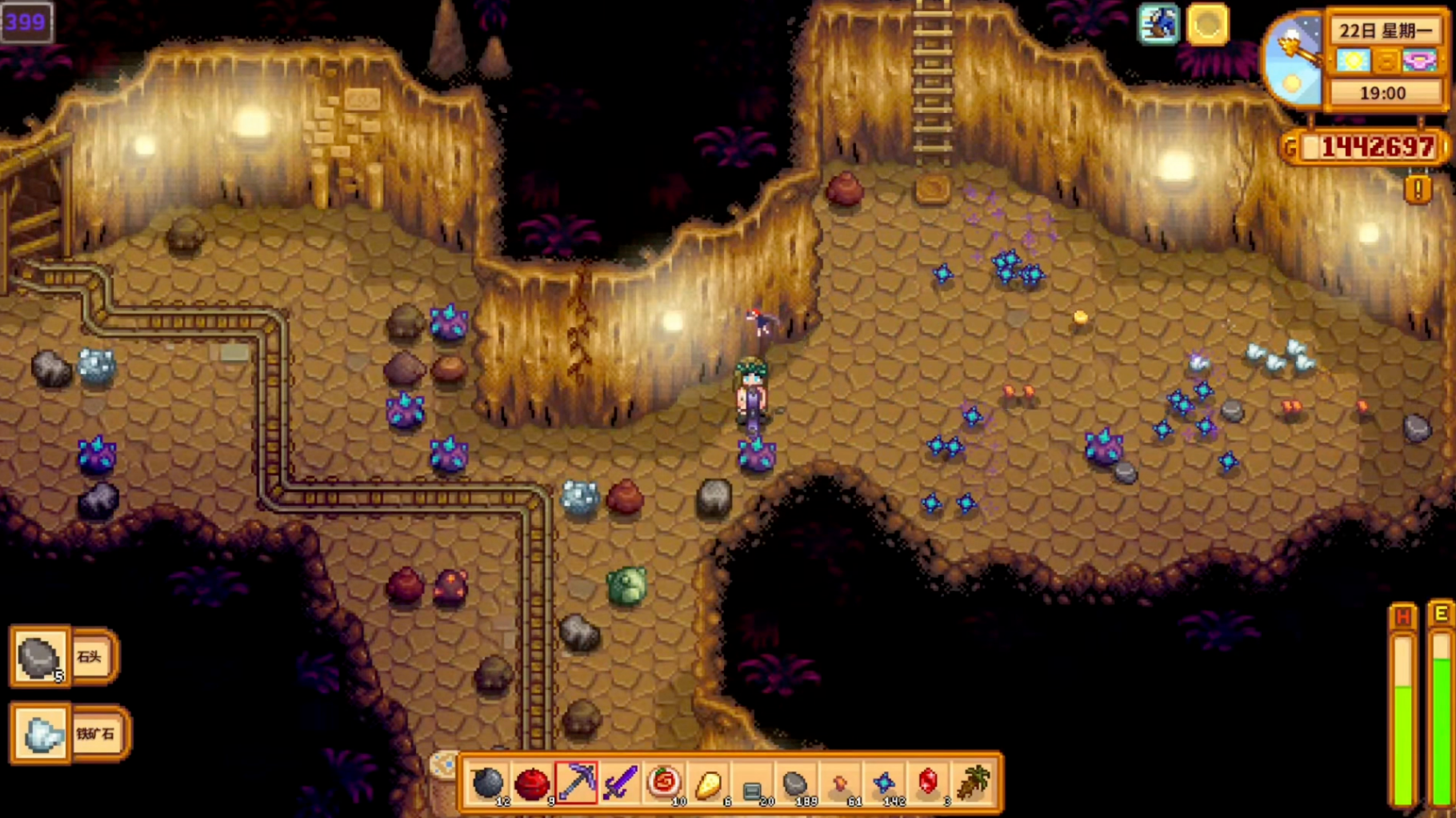Select the stone stack slot
Screen dimensions: 1456x818
[796, 783]
